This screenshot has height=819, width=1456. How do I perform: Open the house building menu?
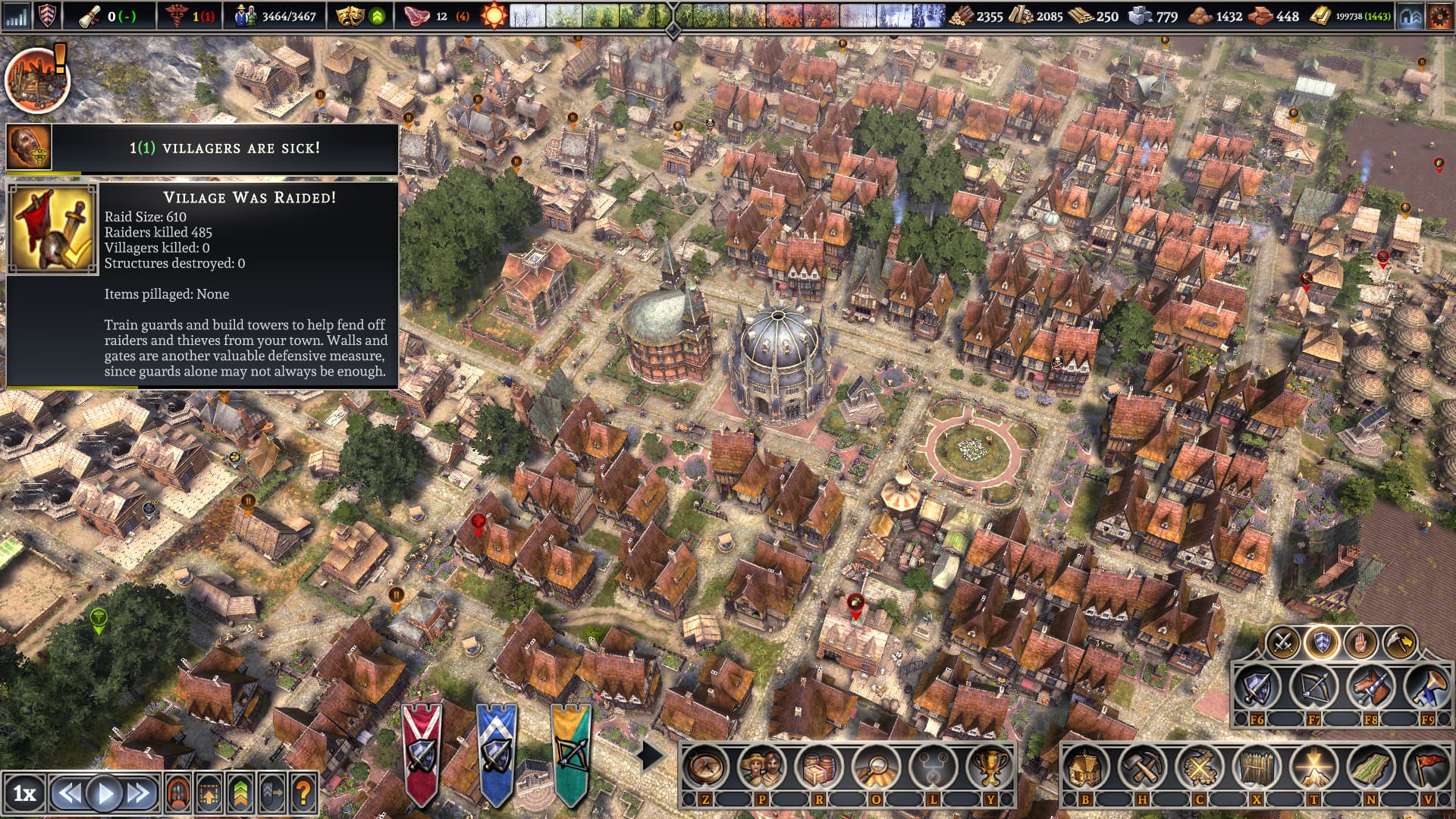(x=1084, y=767)
